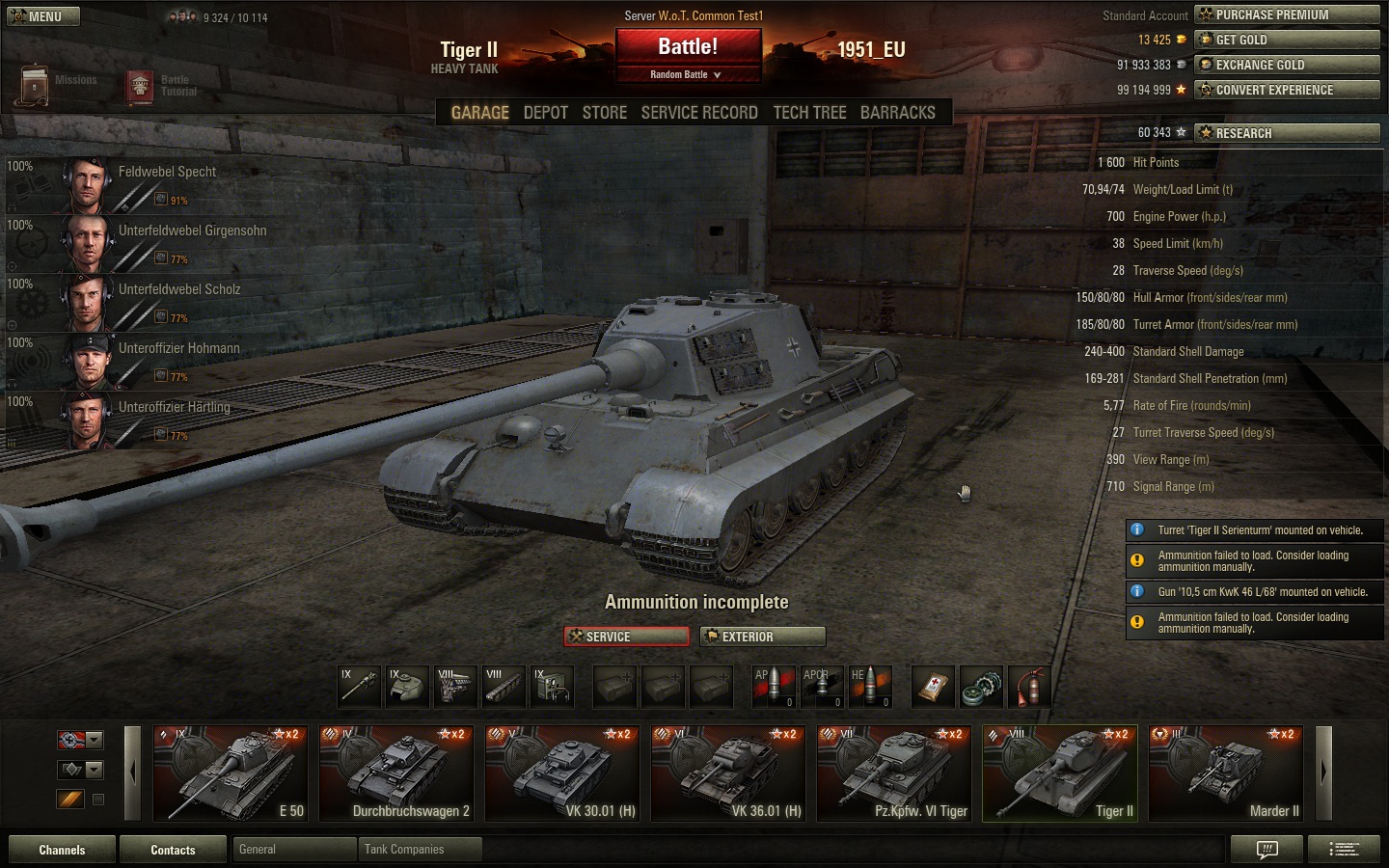Viewport: 1389px width, 868px height.
Task: Open the Contacts list
Action: [x=173, y=850]
